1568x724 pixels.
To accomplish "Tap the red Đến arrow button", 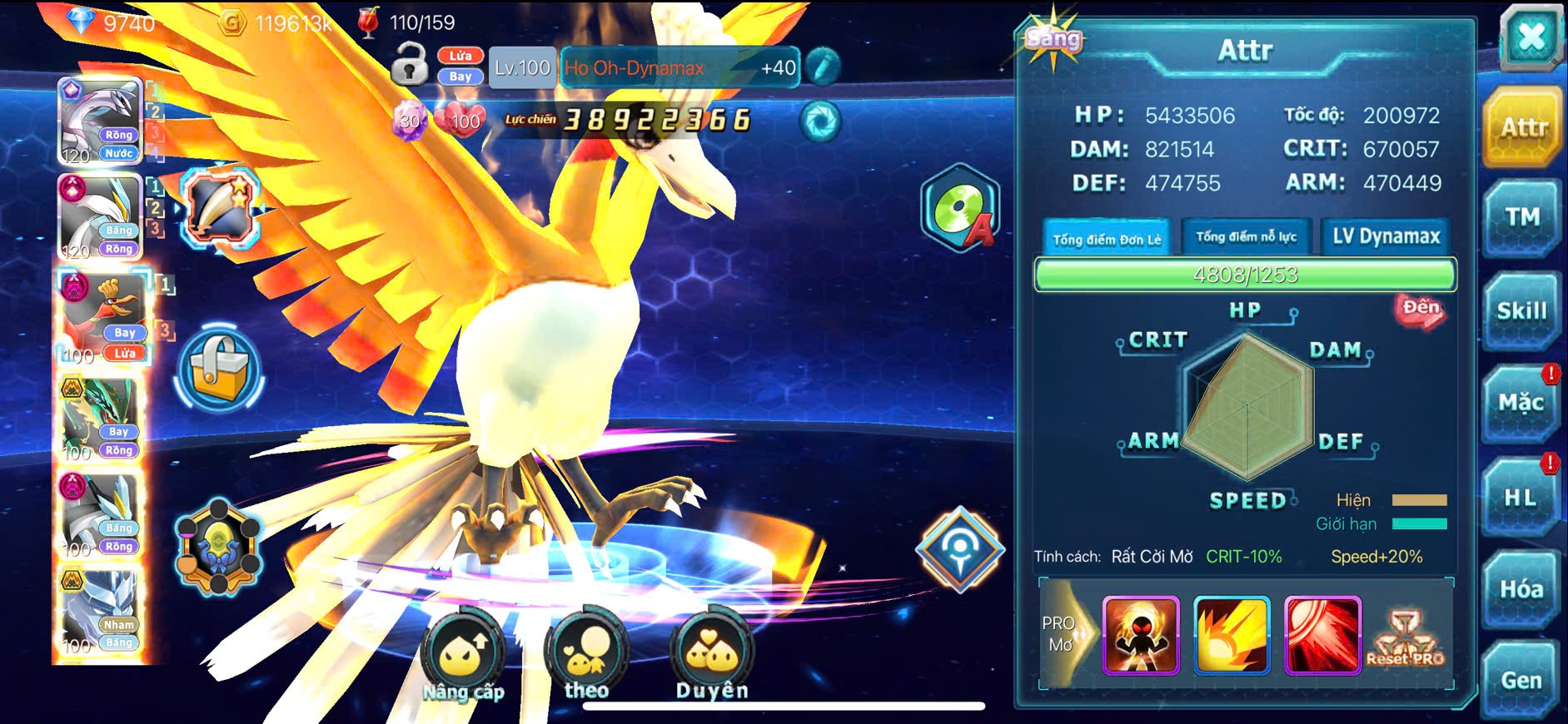I will click(1421, 310).
